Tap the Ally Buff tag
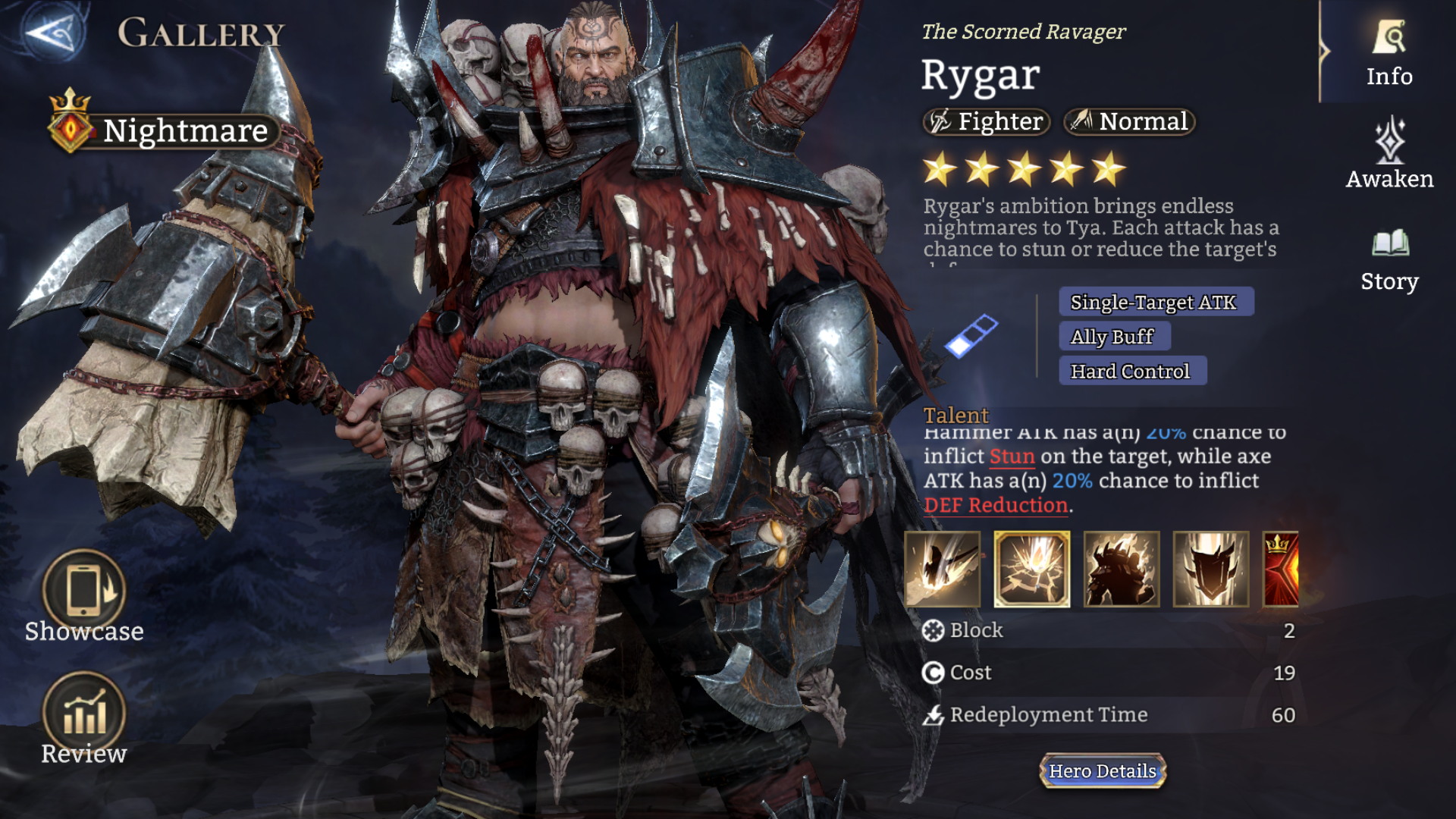This screenshot has width=1456, height=819. tap(1114, 336)
